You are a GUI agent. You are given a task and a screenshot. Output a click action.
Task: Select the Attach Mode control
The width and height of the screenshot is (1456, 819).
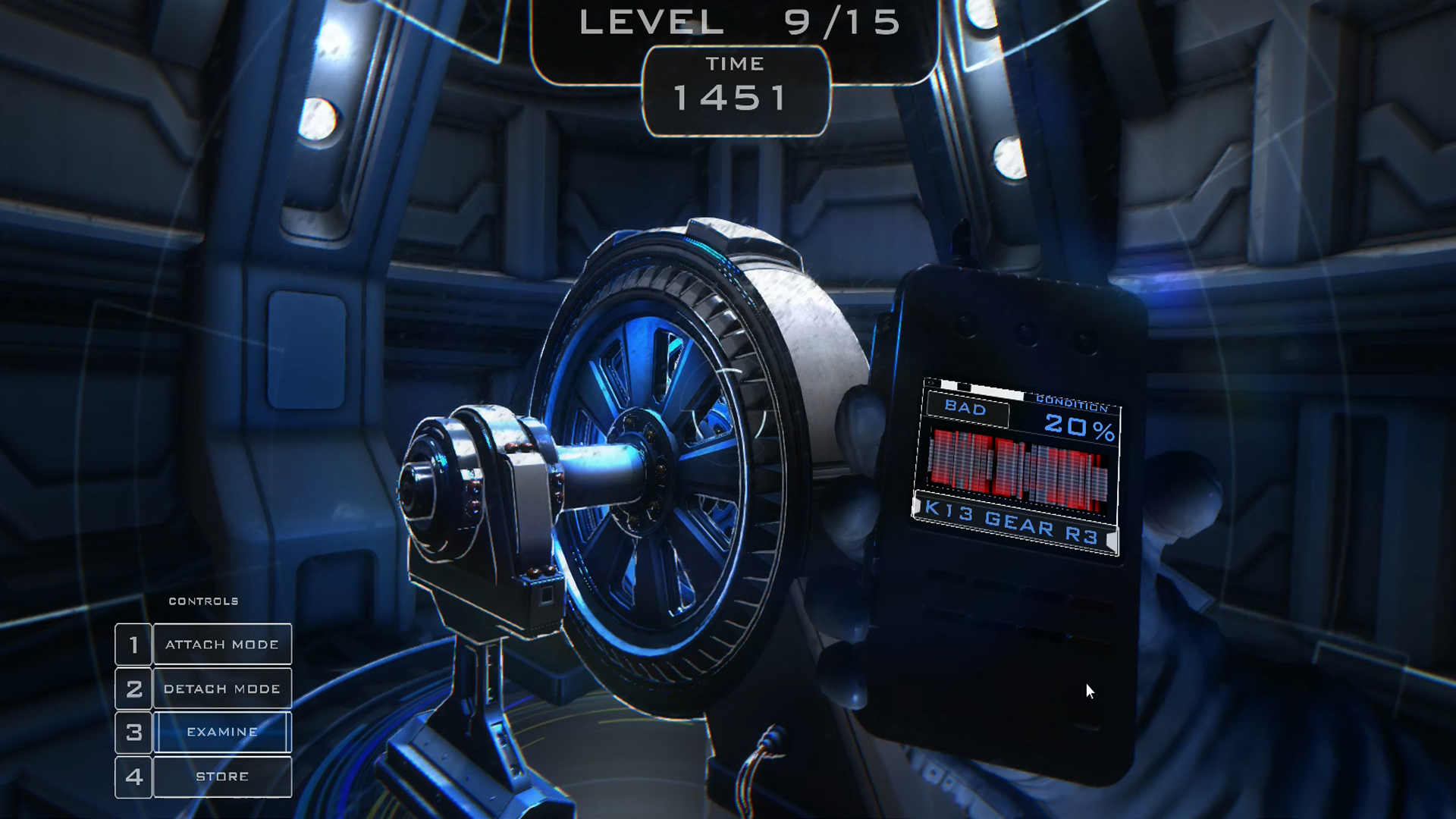coord(222,644)
